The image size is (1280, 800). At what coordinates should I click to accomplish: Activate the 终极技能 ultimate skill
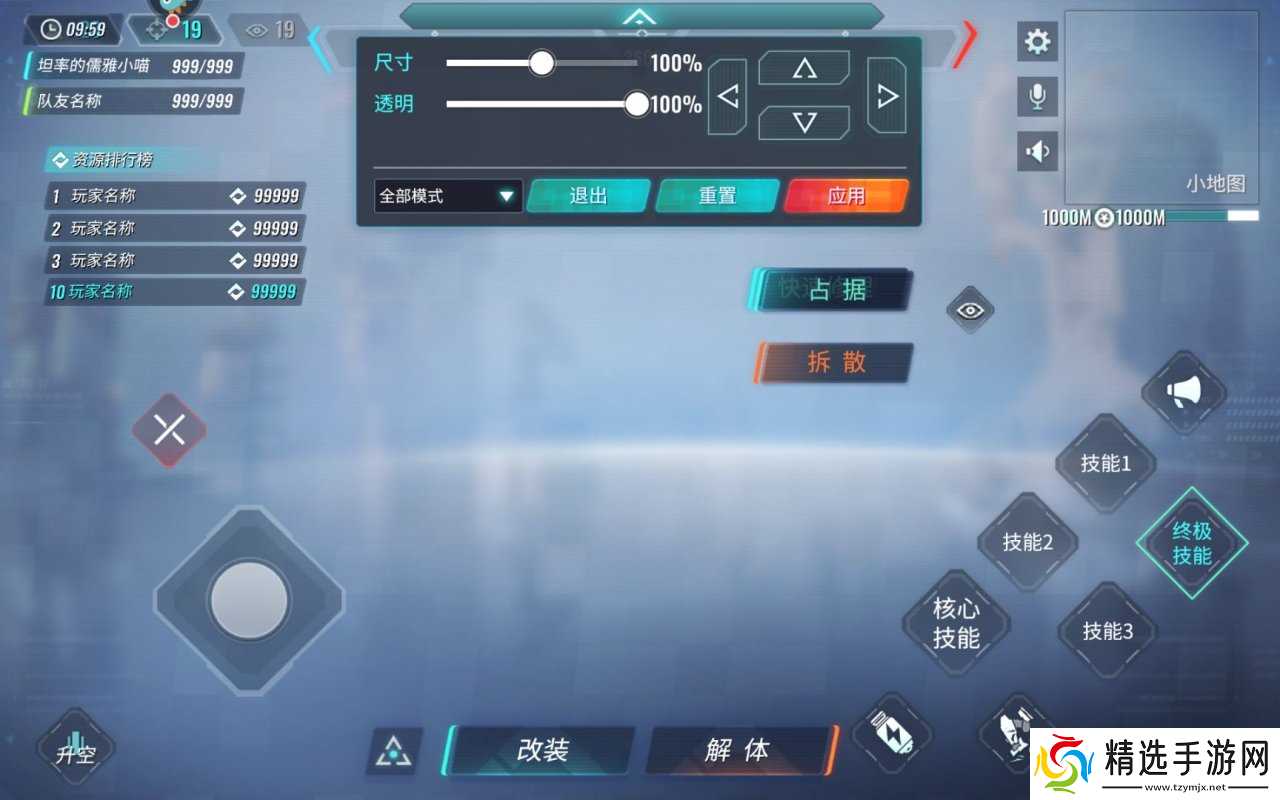click(x=1192, y=545)
